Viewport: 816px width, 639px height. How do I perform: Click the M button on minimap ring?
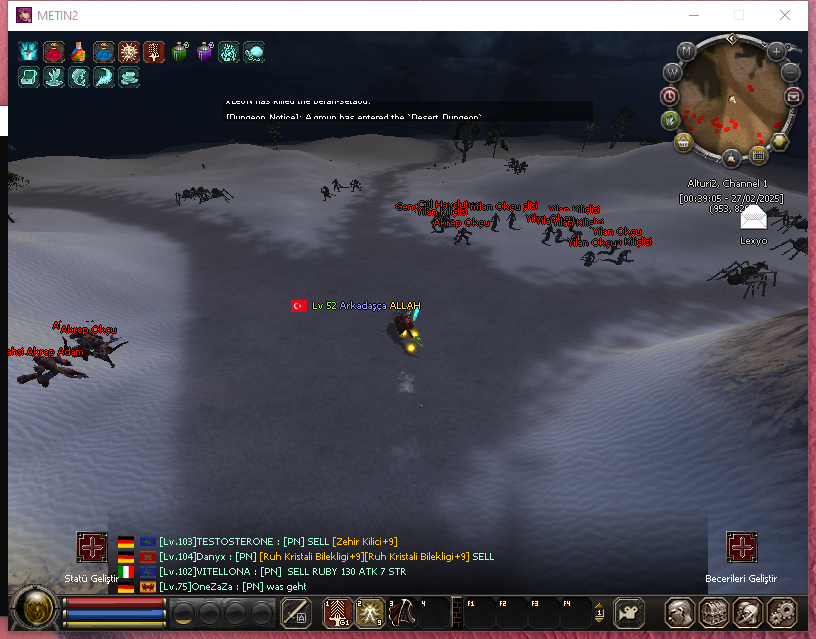(686, 51)
